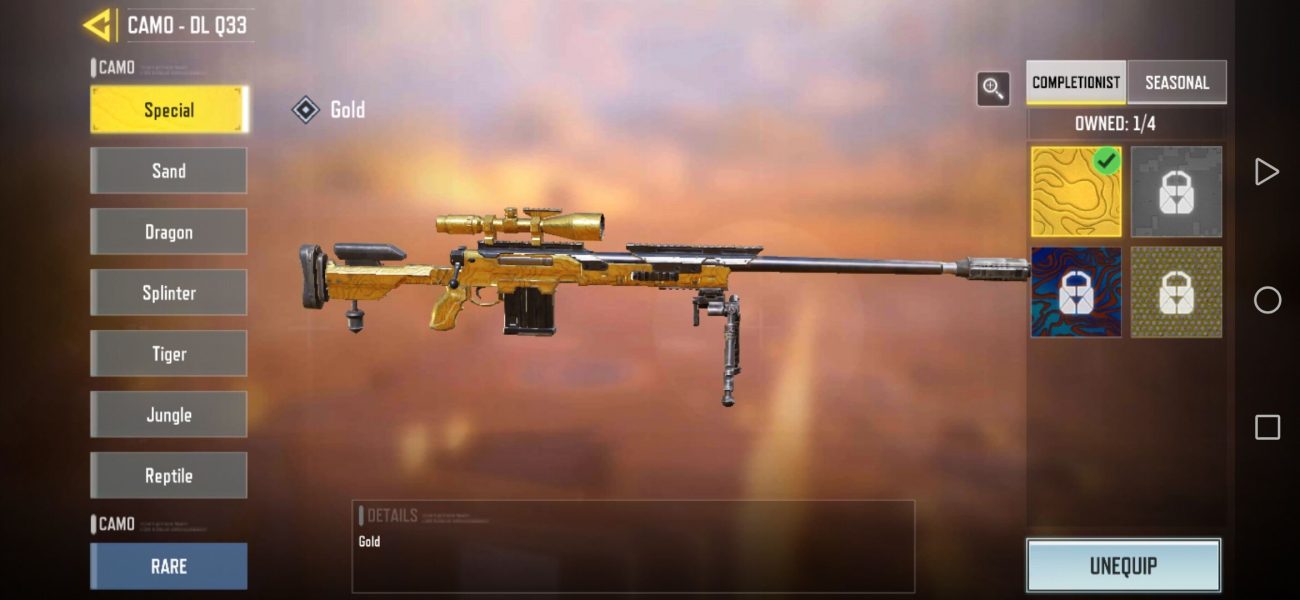This screenshot has width=1300, height=600.
Task: Select the locked blue and orange camo
Action: (x=1076, y=292)
